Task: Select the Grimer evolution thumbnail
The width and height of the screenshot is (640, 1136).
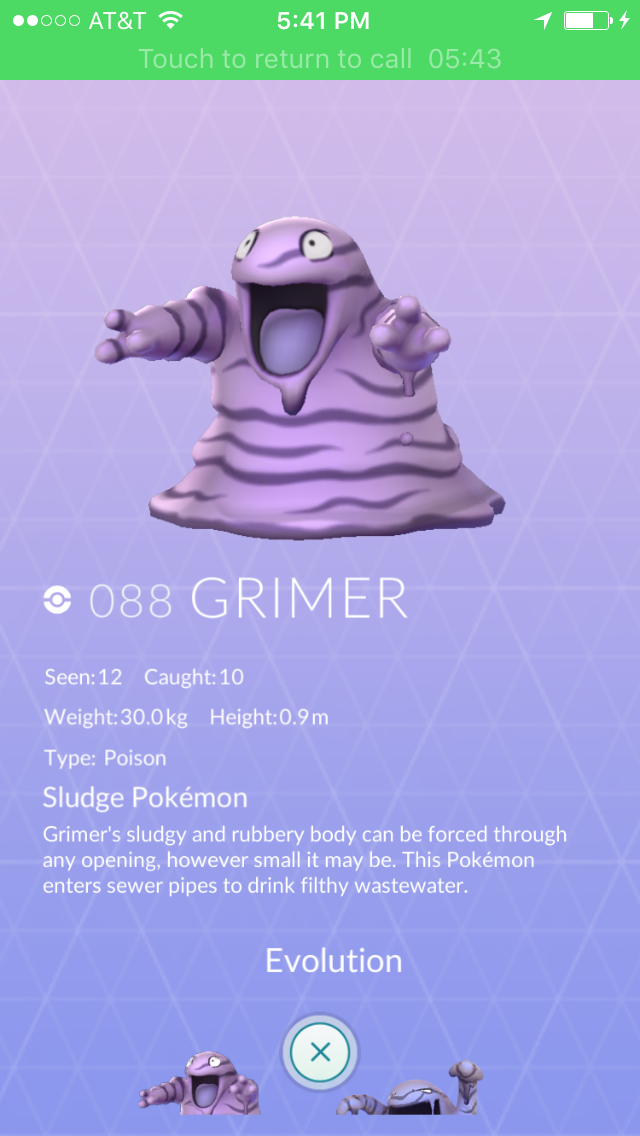Action: pos(200,1086)
